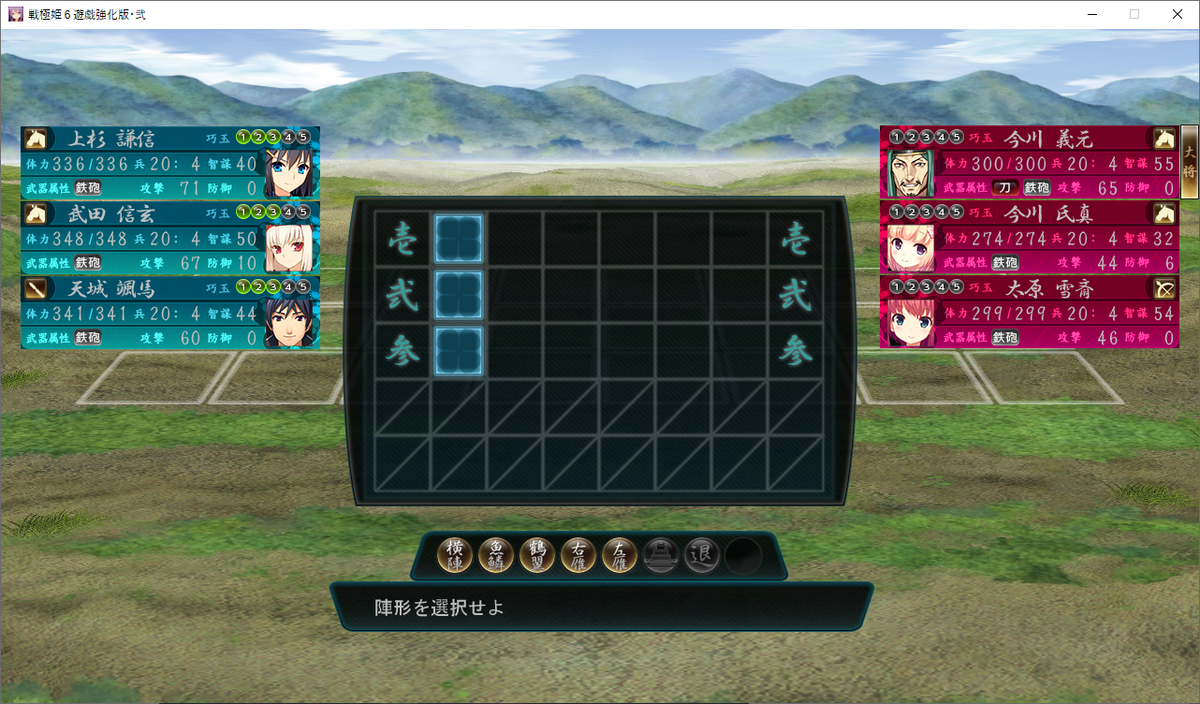The image size is (1200, 704).
Task: Close the game window
Action: (x=1176, y=14)
